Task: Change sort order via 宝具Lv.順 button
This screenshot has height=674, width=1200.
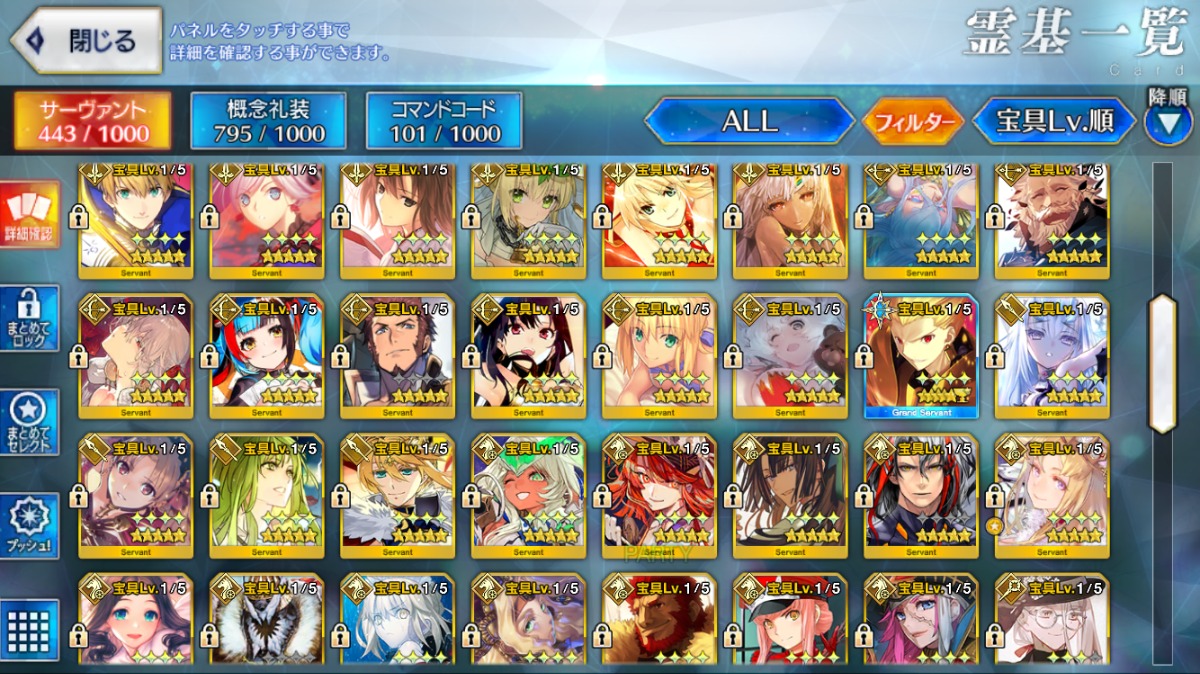Action: [1054, 122]
